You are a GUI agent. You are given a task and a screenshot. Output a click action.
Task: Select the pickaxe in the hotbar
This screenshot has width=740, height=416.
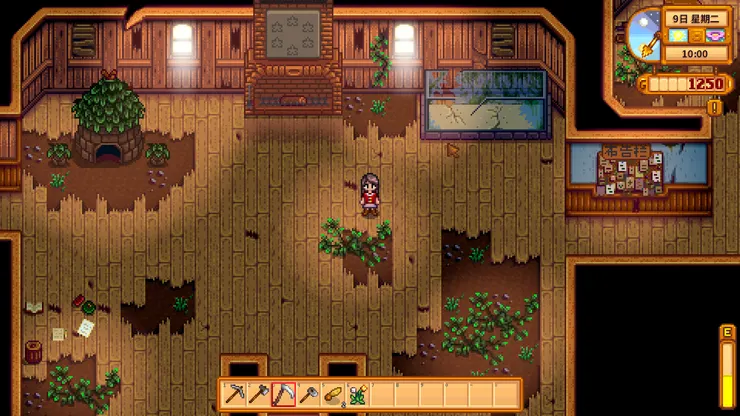[236, 395]
